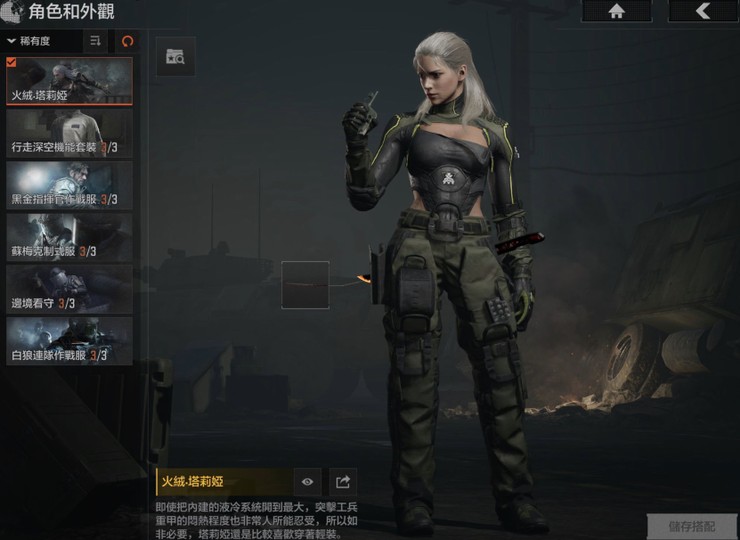Open the 稀有度 rarity sort dropdown

pos(42,41)
